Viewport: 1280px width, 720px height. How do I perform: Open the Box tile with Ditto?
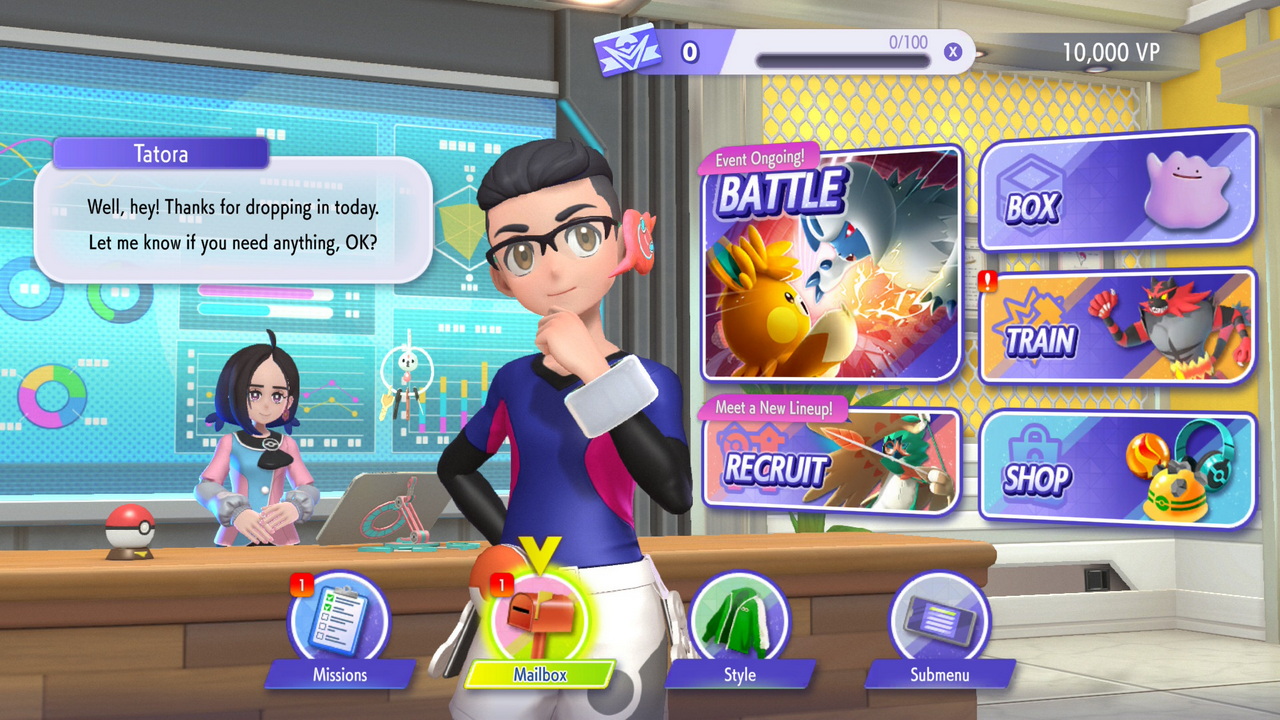[x=1117, y=191]
